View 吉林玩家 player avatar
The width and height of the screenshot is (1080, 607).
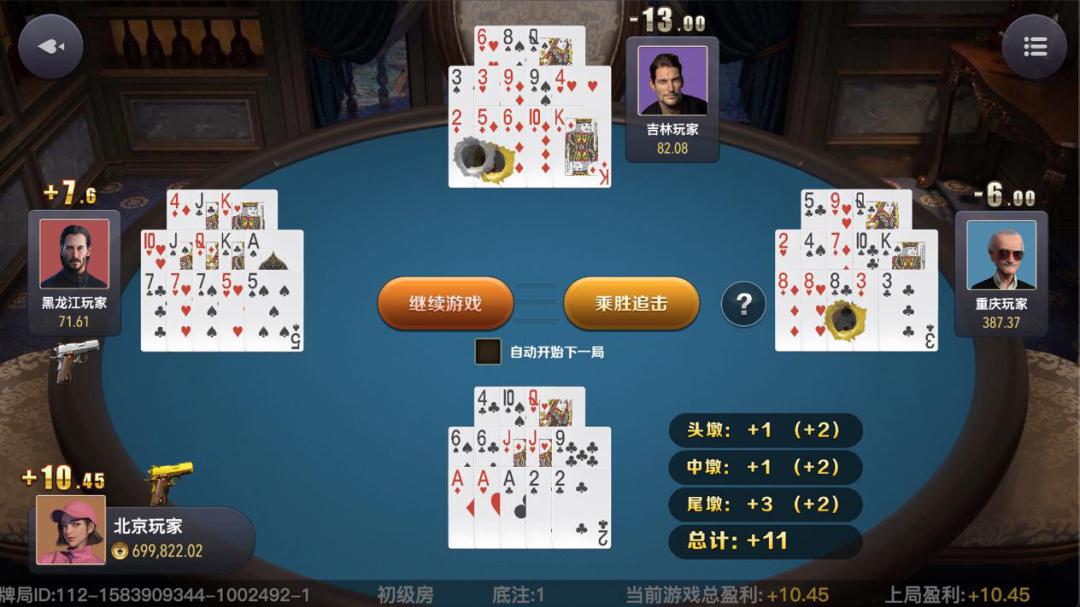pyautogui.click(x=672, y=79)
